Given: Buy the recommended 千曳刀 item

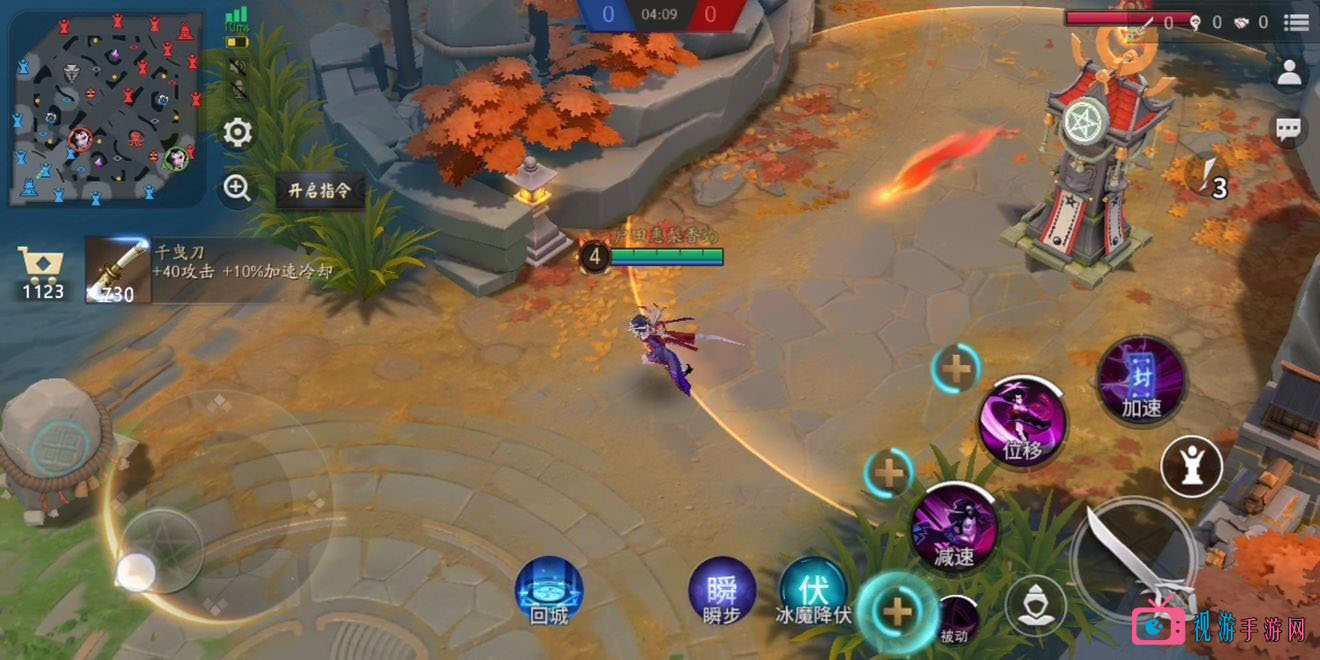Looking at the screenshot, I should pos(119,270).
